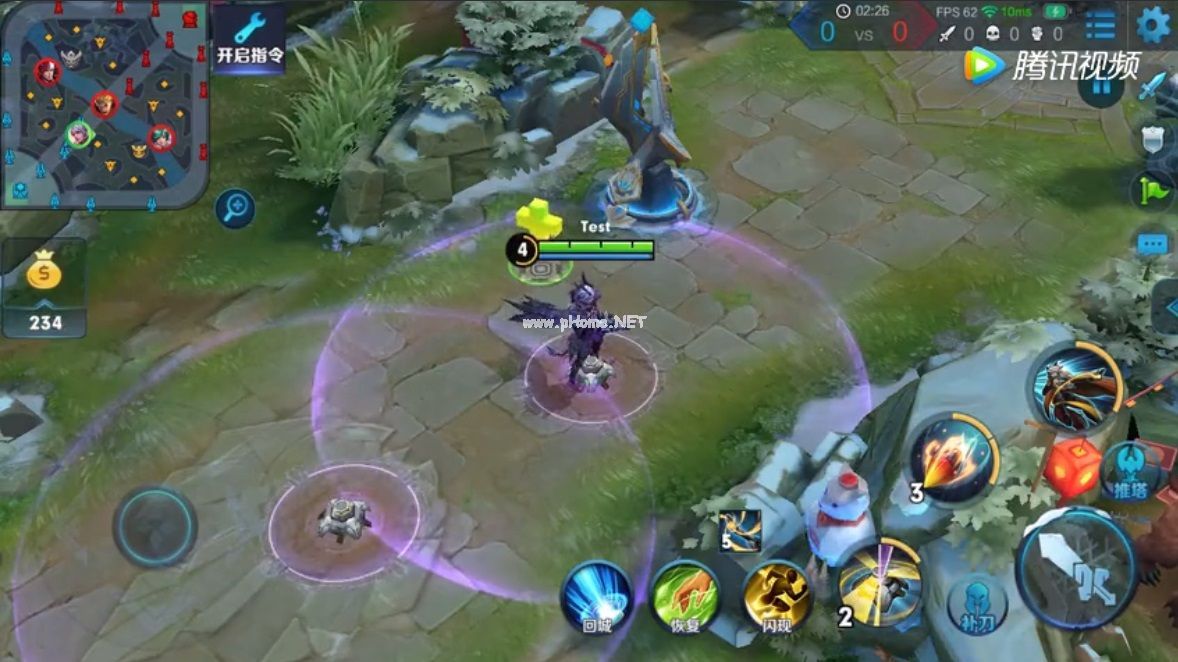The height and width of the screenshot is (662, 1178).
Task: Tap the movement joystick pad
Action: 155,527
